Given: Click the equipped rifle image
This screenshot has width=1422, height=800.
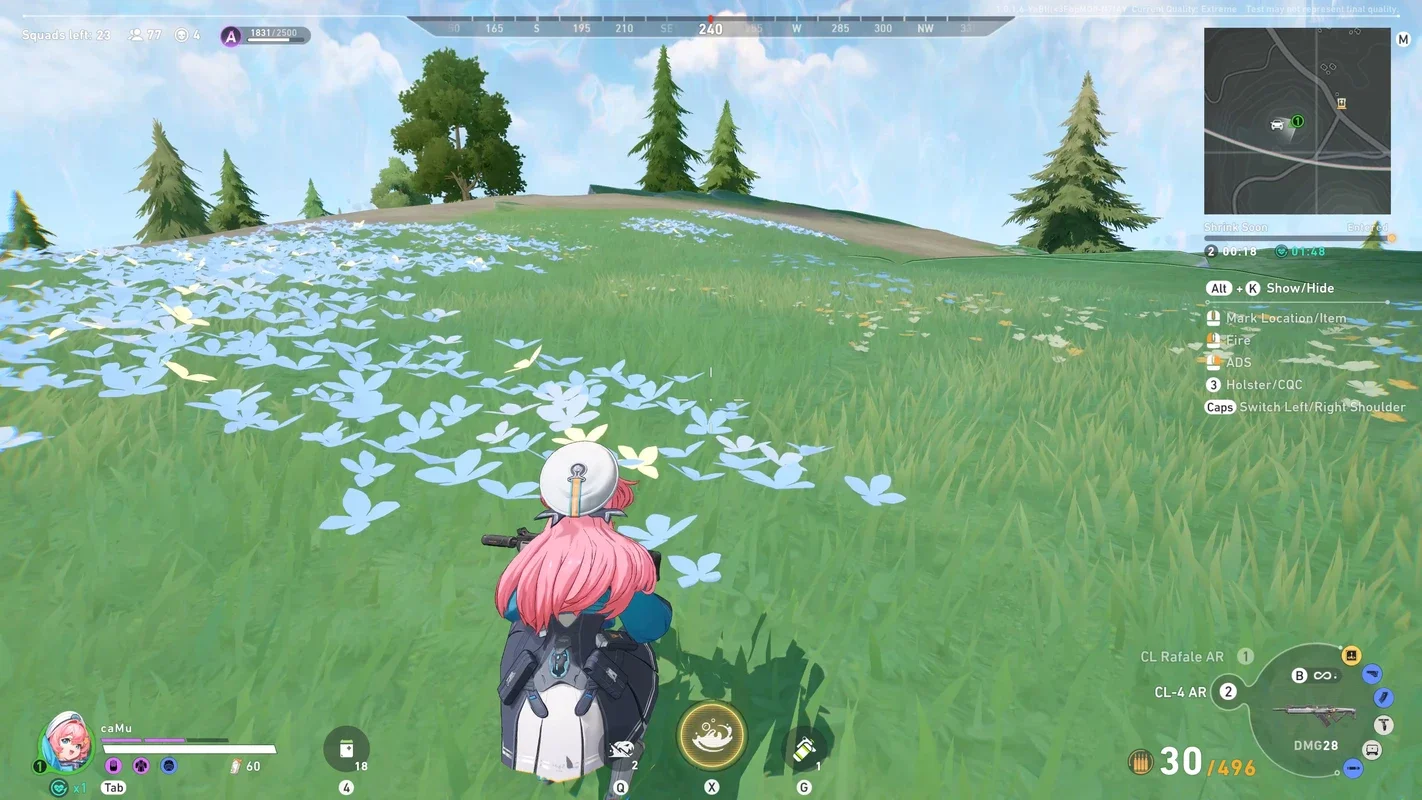Looking at the screenshot, I should [x=1313, y=715].
